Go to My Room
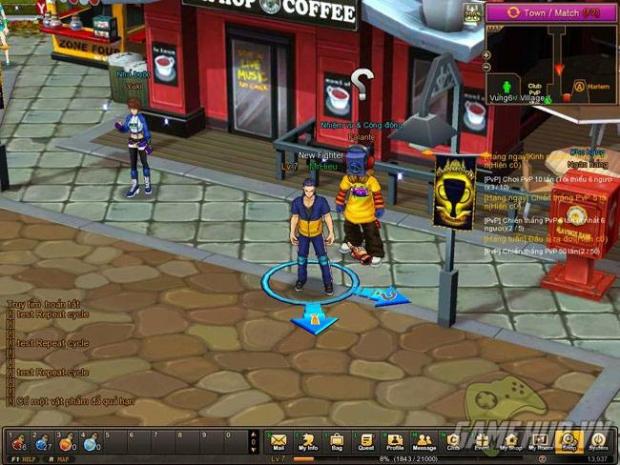Viewport: 620px width, 465px height. click(540, 441)
